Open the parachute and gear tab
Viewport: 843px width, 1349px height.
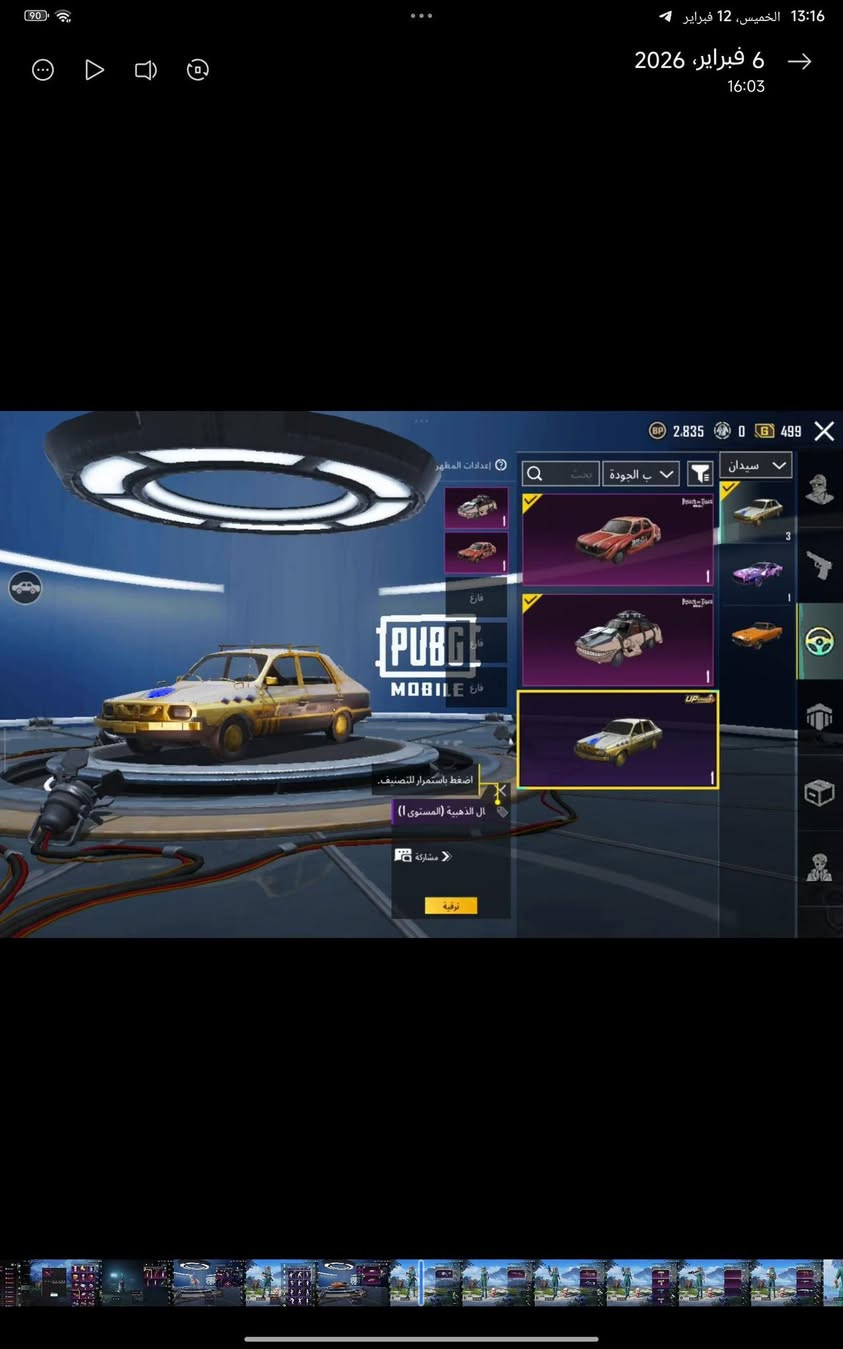820,716
